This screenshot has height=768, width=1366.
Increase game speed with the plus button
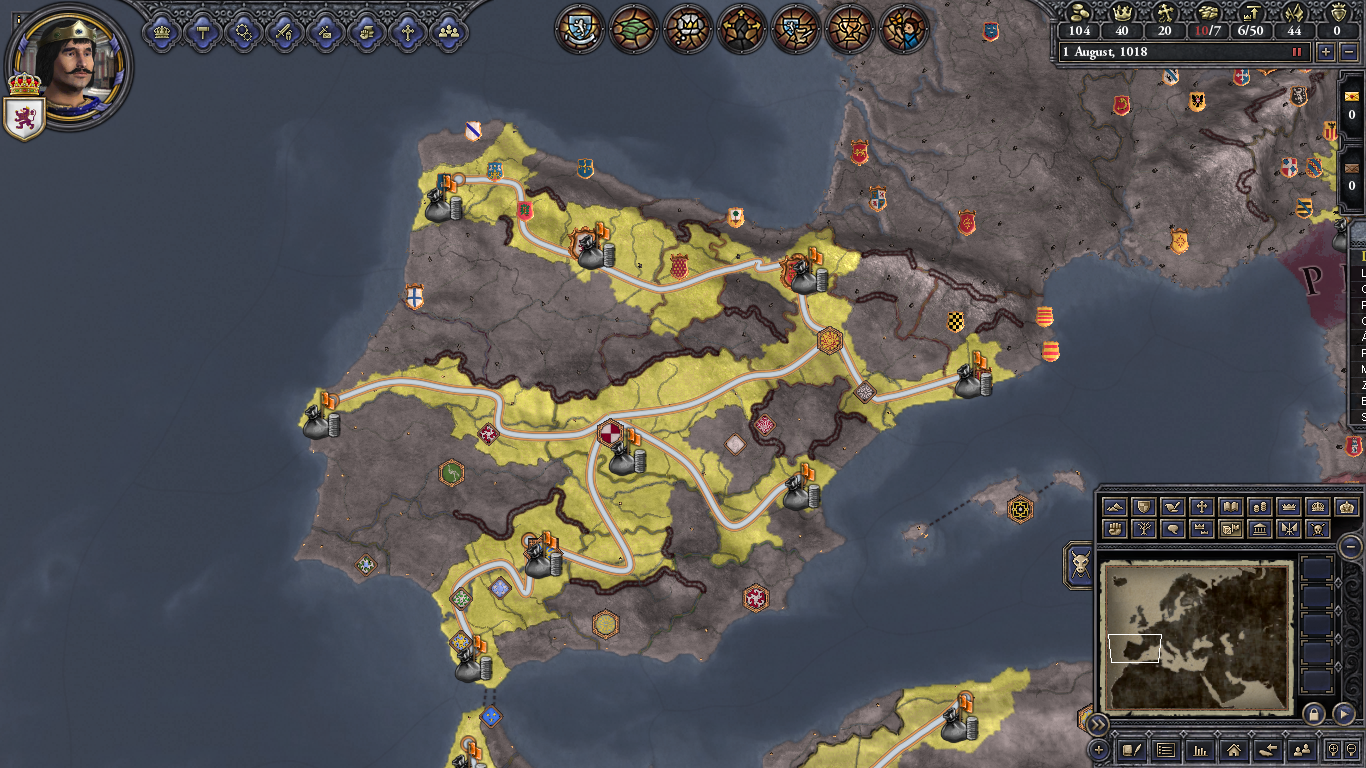pos(1326,52)
